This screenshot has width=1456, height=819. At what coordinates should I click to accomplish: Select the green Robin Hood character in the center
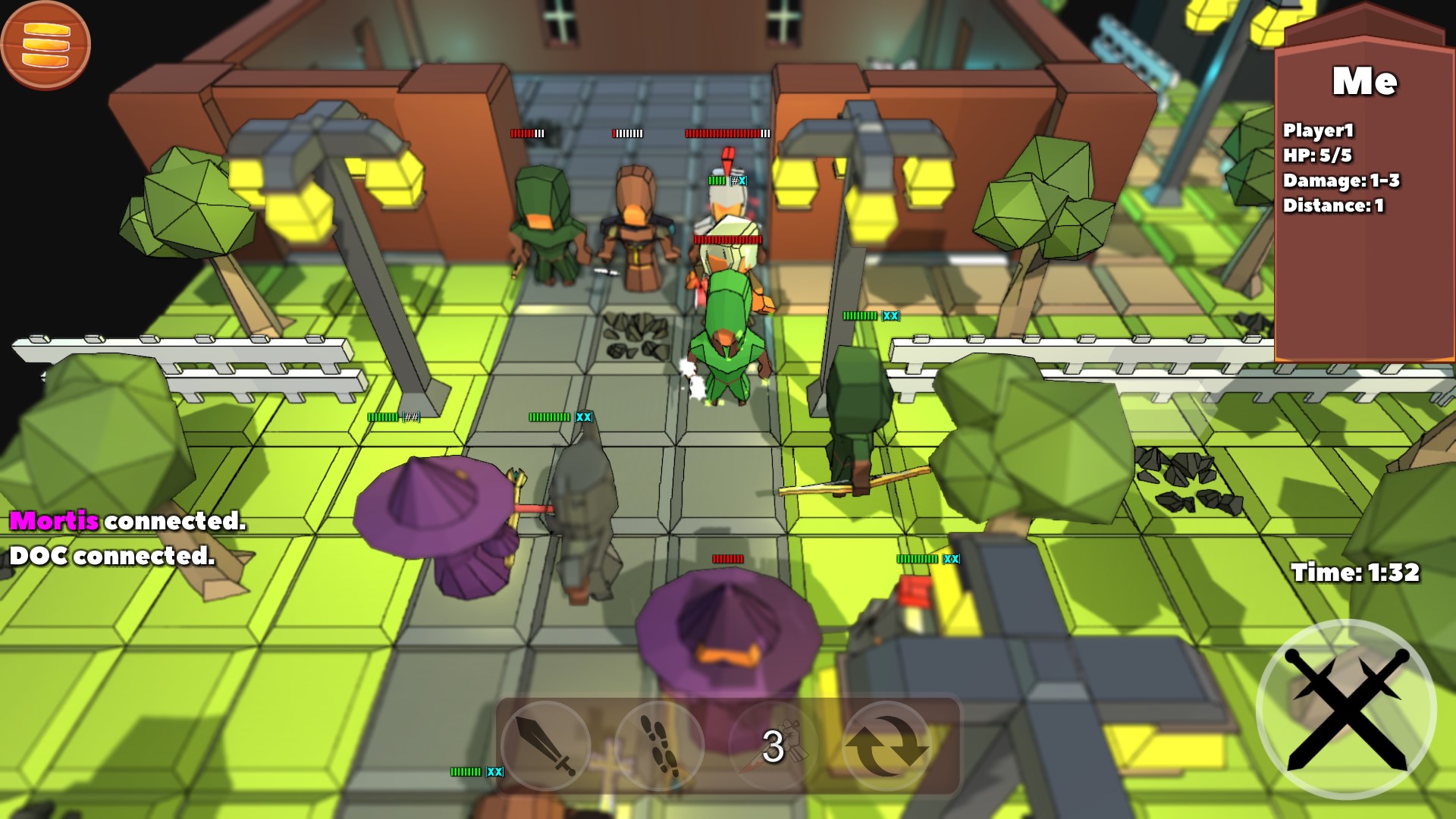pos(726,334)
